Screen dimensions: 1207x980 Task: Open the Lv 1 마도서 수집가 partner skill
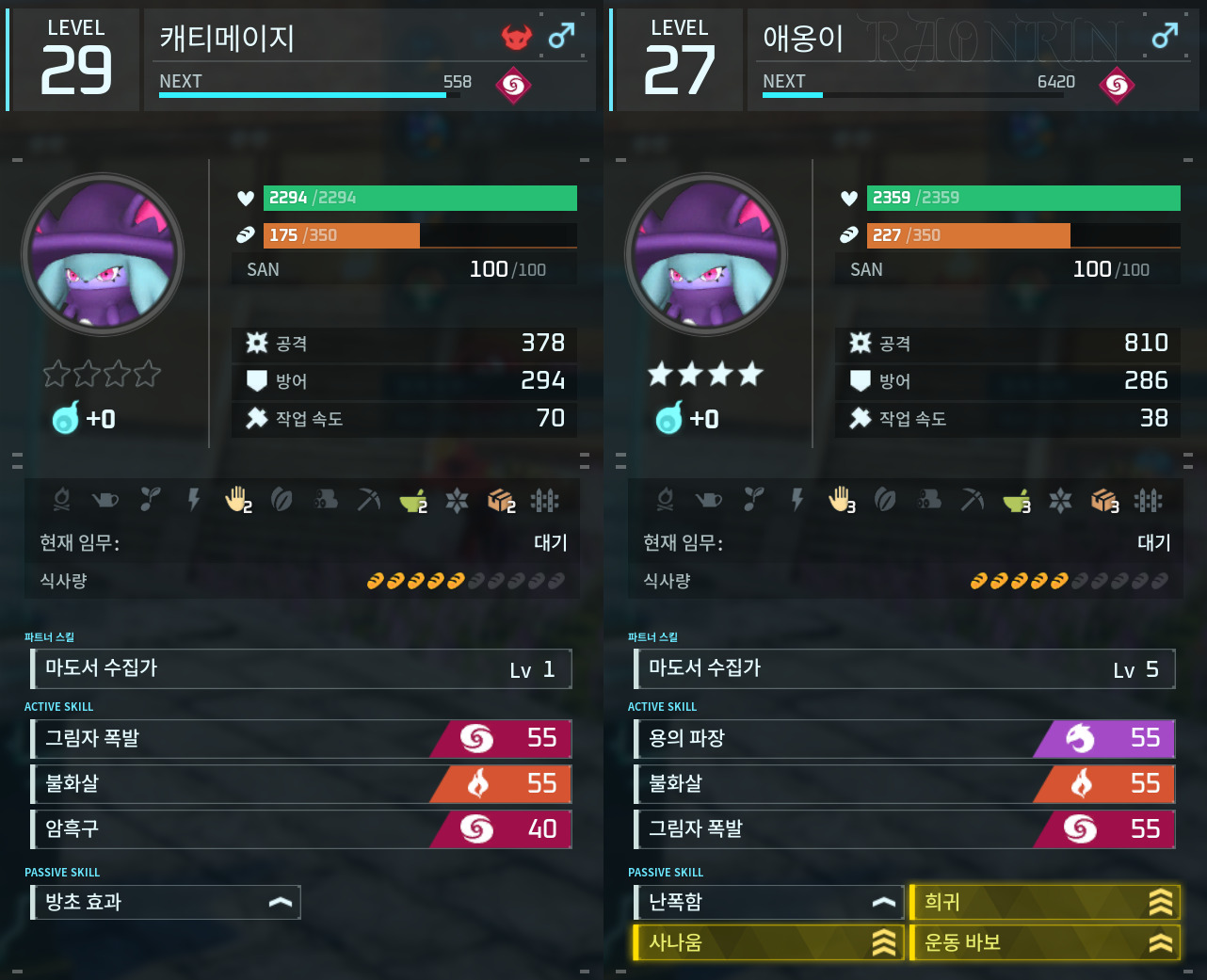[301, 668]
